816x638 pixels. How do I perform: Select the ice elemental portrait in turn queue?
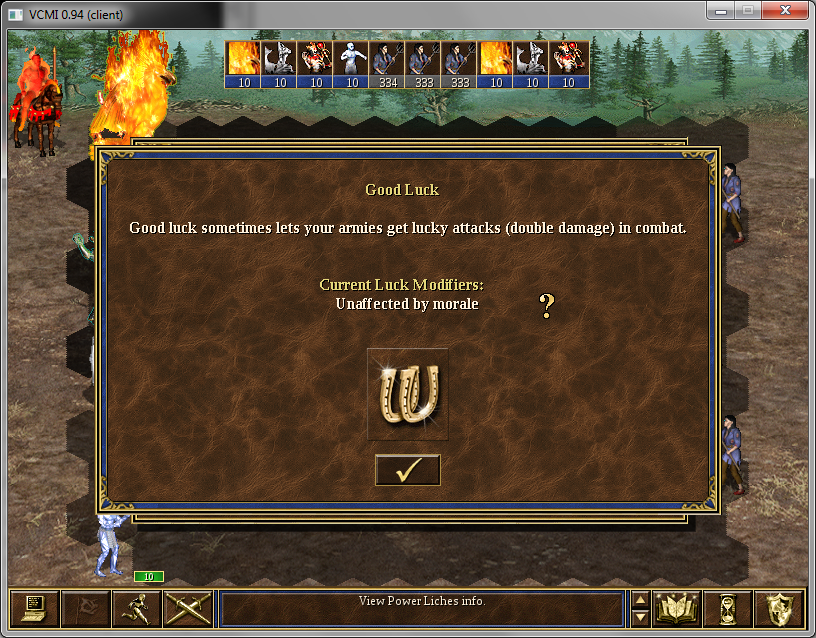pyautogui.click(x=350, y=64)
